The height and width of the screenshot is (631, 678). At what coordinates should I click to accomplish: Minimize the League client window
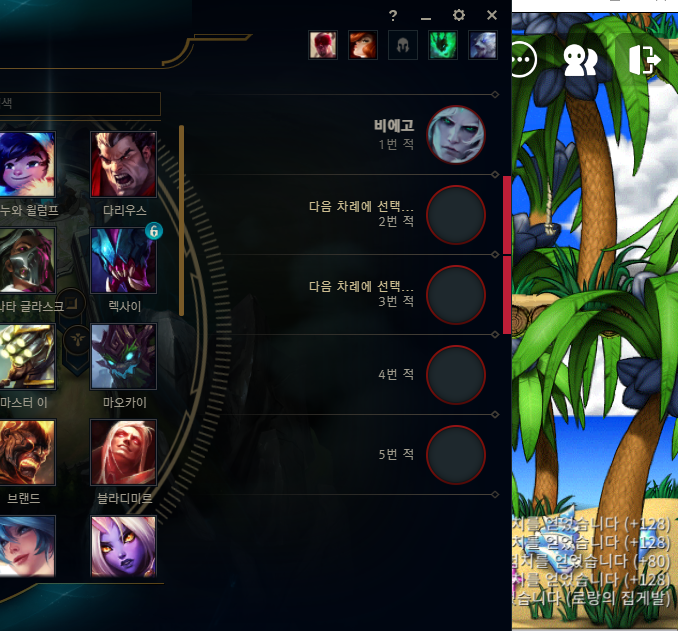(x=426, y=17)
